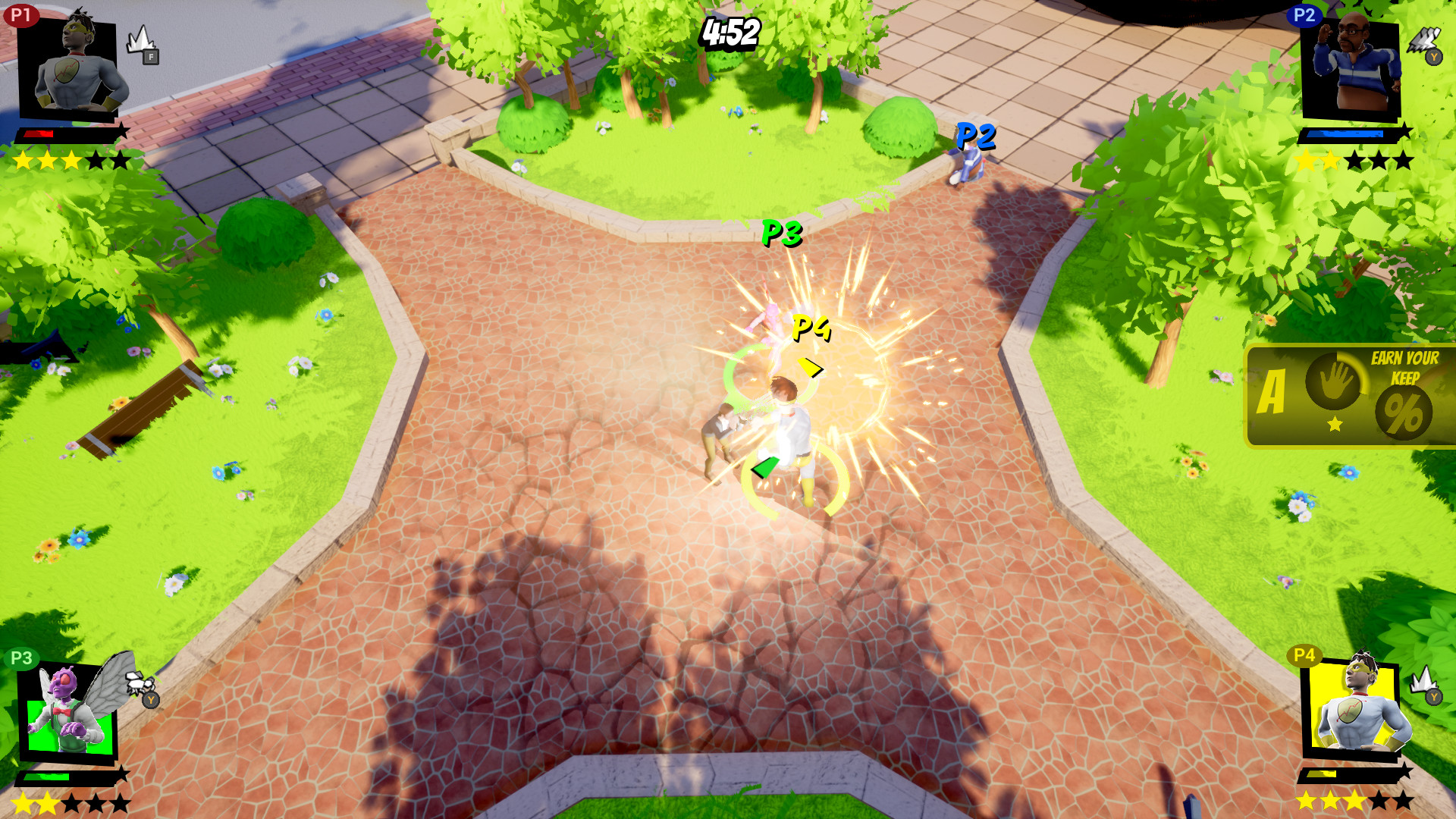The height and width of the screenshot is (819, 1456).
Task: Click the crown icon above P4's portrait
Action: [1424, 680]
